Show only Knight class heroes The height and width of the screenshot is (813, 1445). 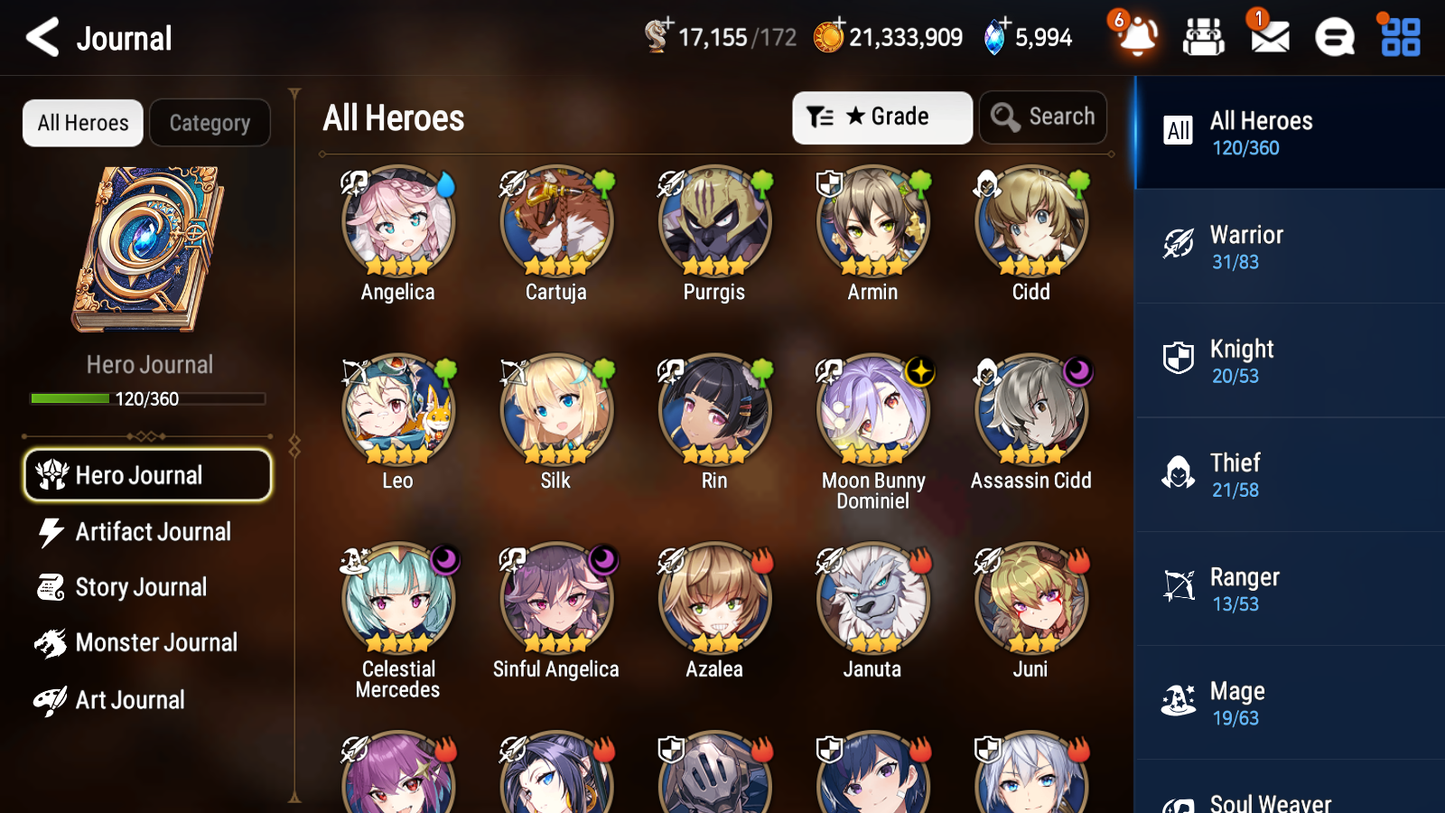pyautogui.click(x=1289, y=360)
